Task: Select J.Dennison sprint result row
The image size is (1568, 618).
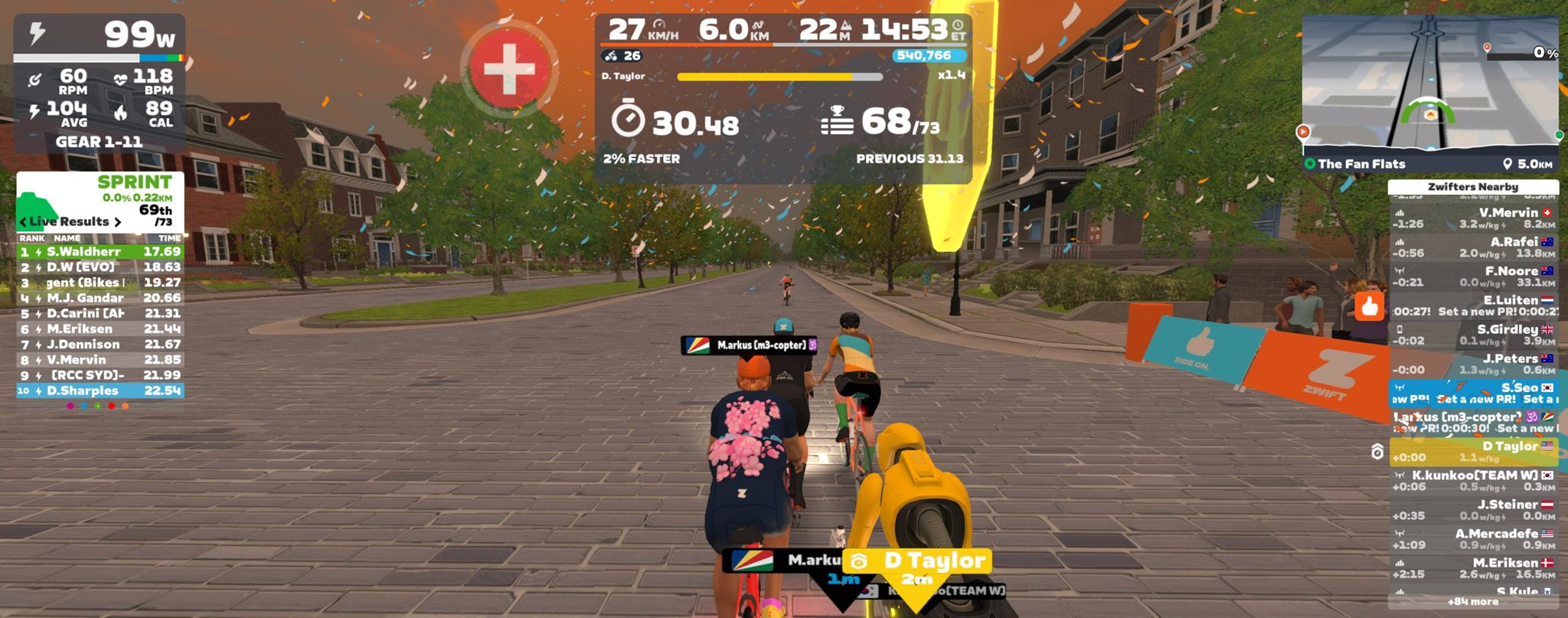Action: (x=100, y=345)
